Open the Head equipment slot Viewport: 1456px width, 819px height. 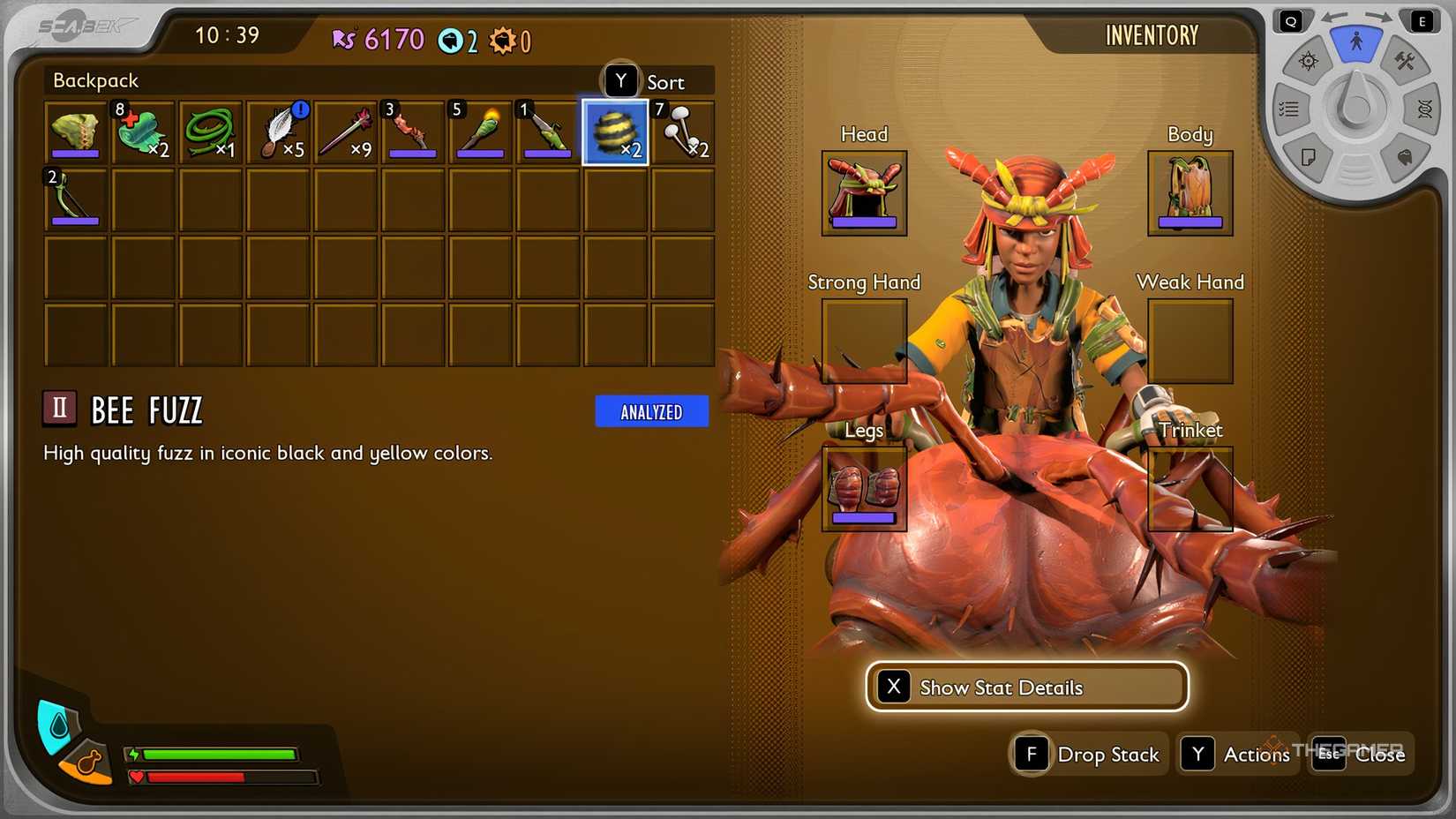[864, 192]
